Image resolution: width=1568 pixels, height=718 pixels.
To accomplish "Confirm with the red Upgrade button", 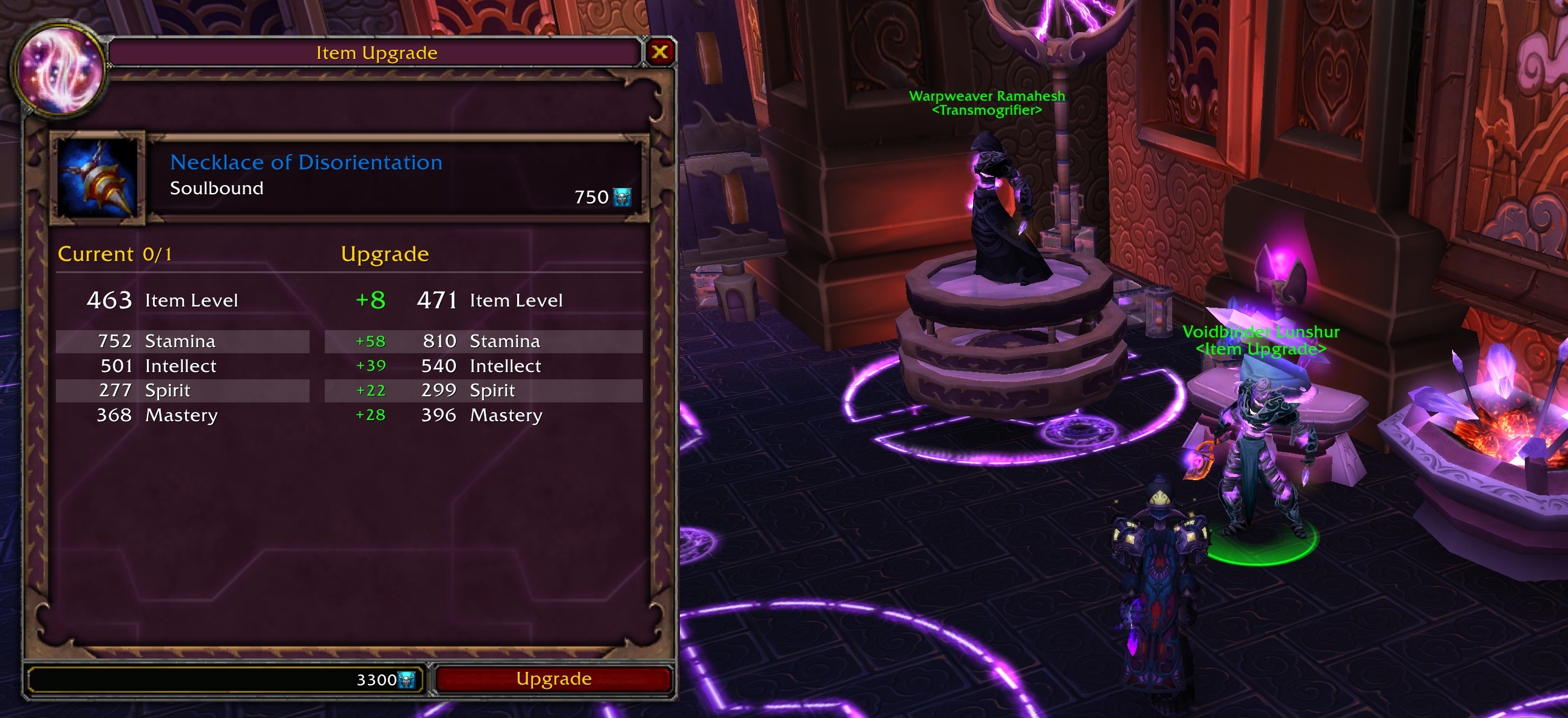I will click(x=553, y=679).
